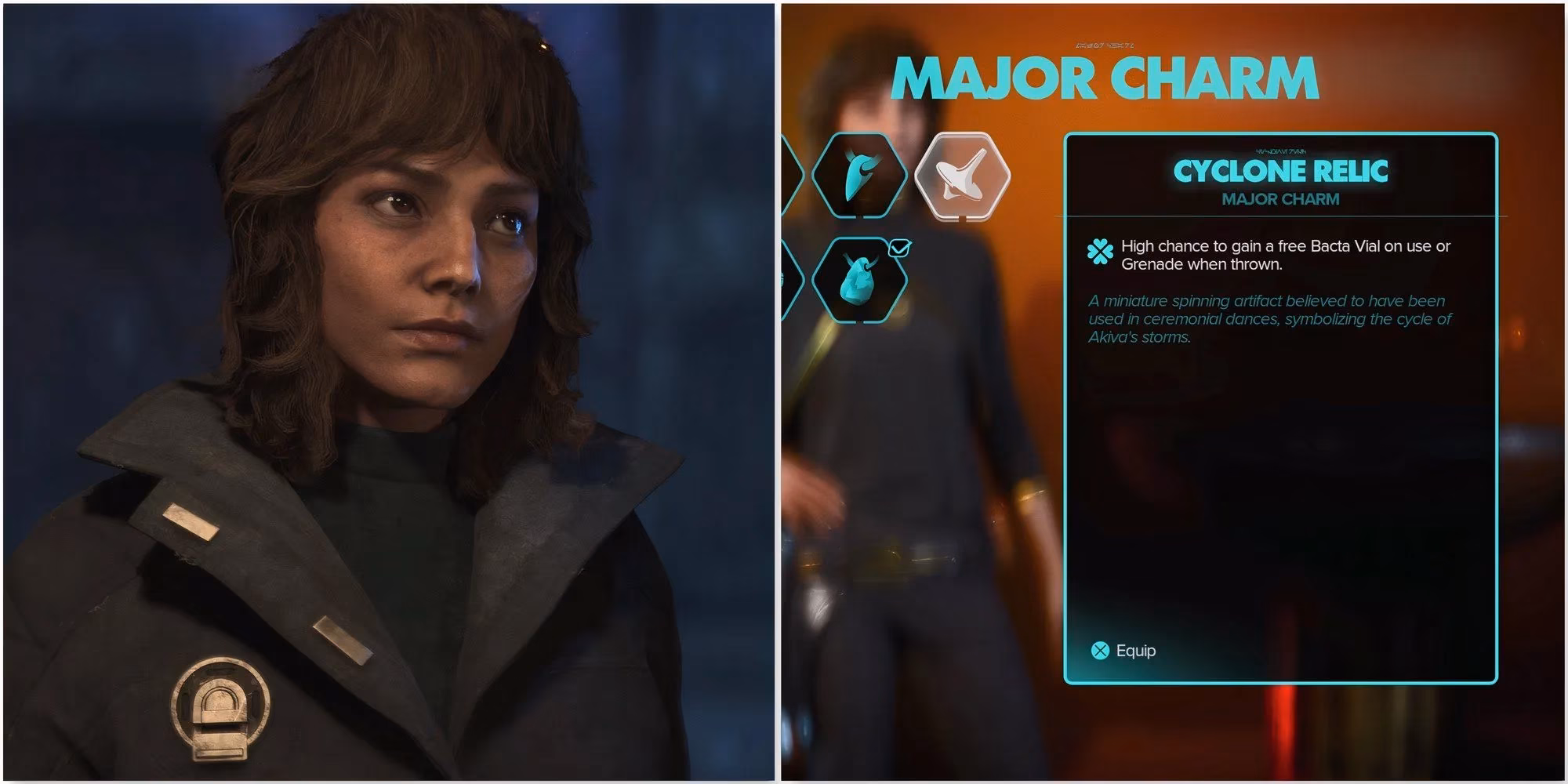1568x784 pixels.
Task: Select the teal bird-shaped charm icon
Action: click(858, 176)
